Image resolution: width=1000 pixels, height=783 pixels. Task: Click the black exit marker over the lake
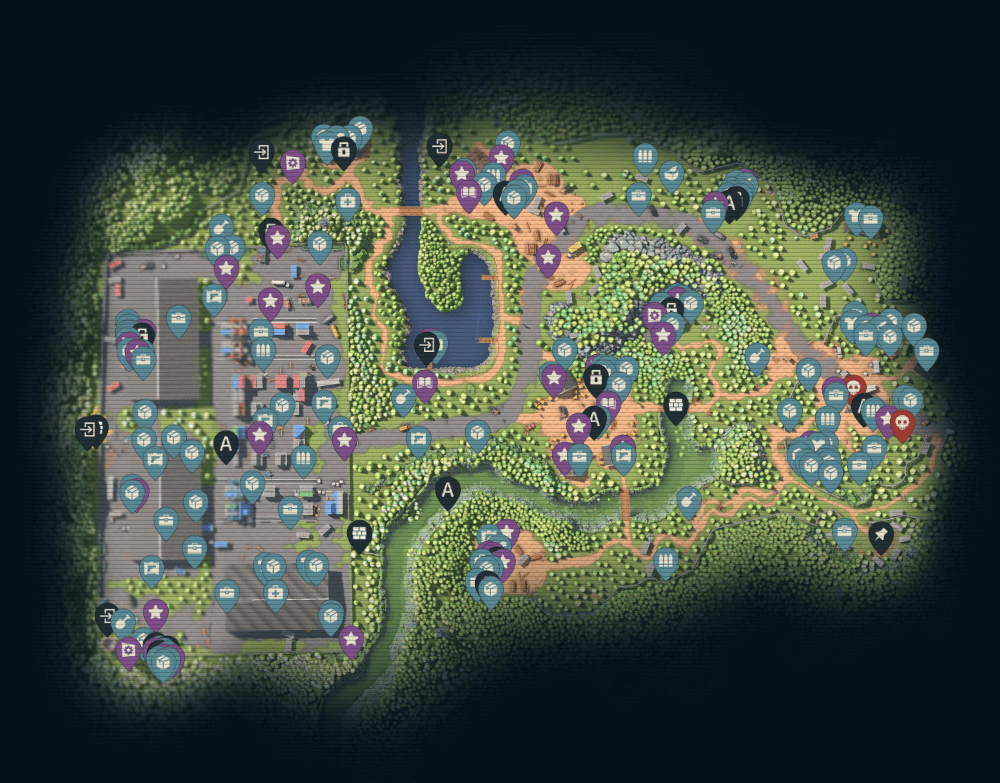click(x=426, y=347)
